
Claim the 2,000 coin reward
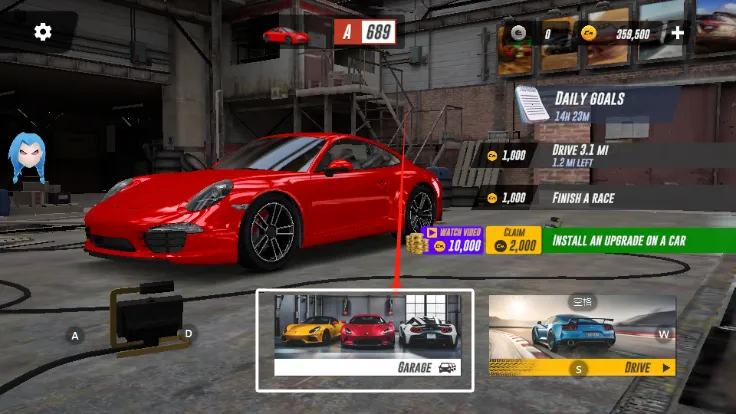[x=513, y=241]
